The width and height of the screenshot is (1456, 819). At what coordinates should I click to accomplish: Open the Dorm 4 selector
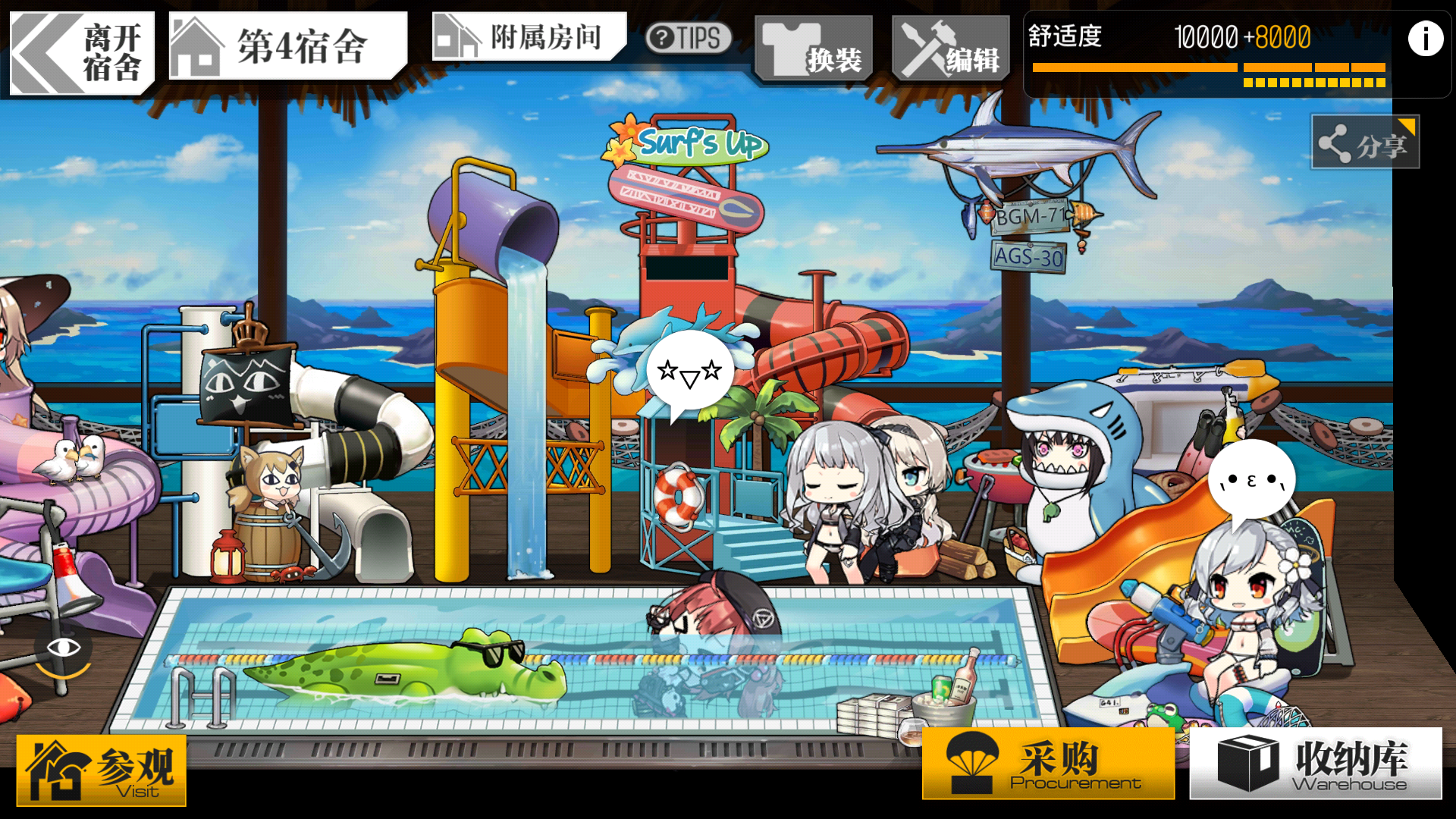[x=287, y=47]
